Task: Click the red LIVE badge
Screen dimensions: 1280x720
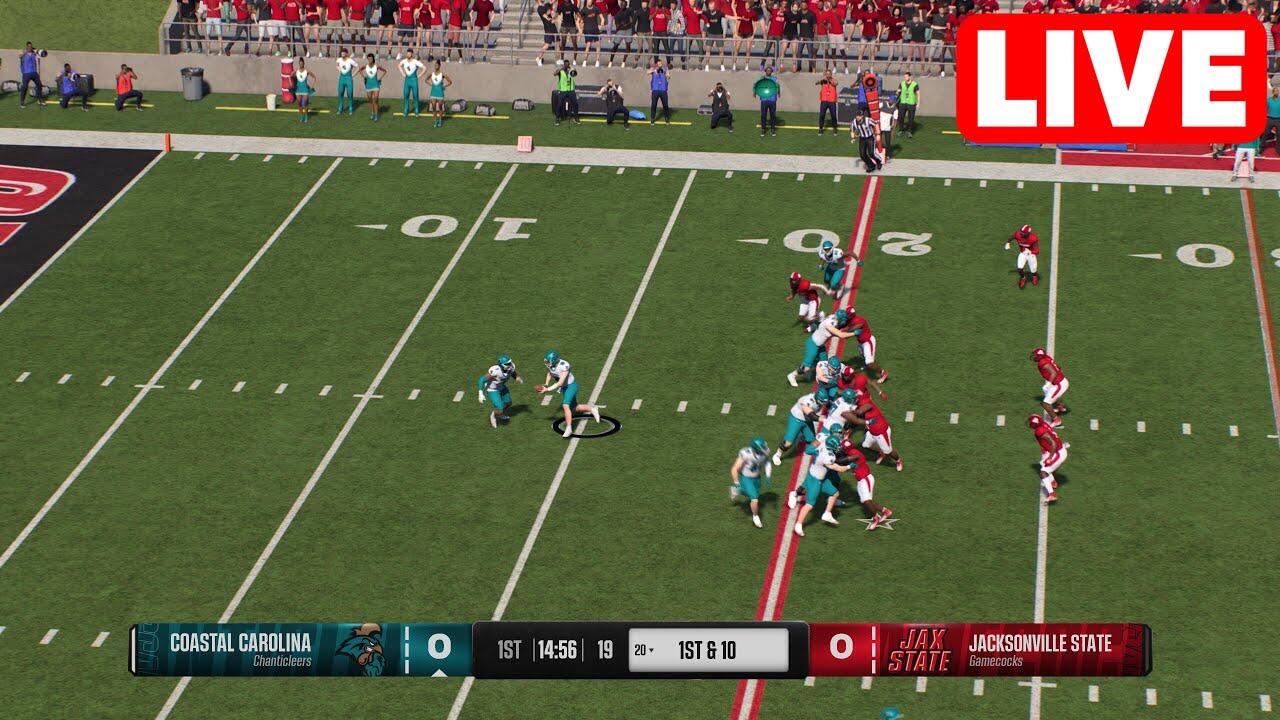Action: [x=1111, y=79]
